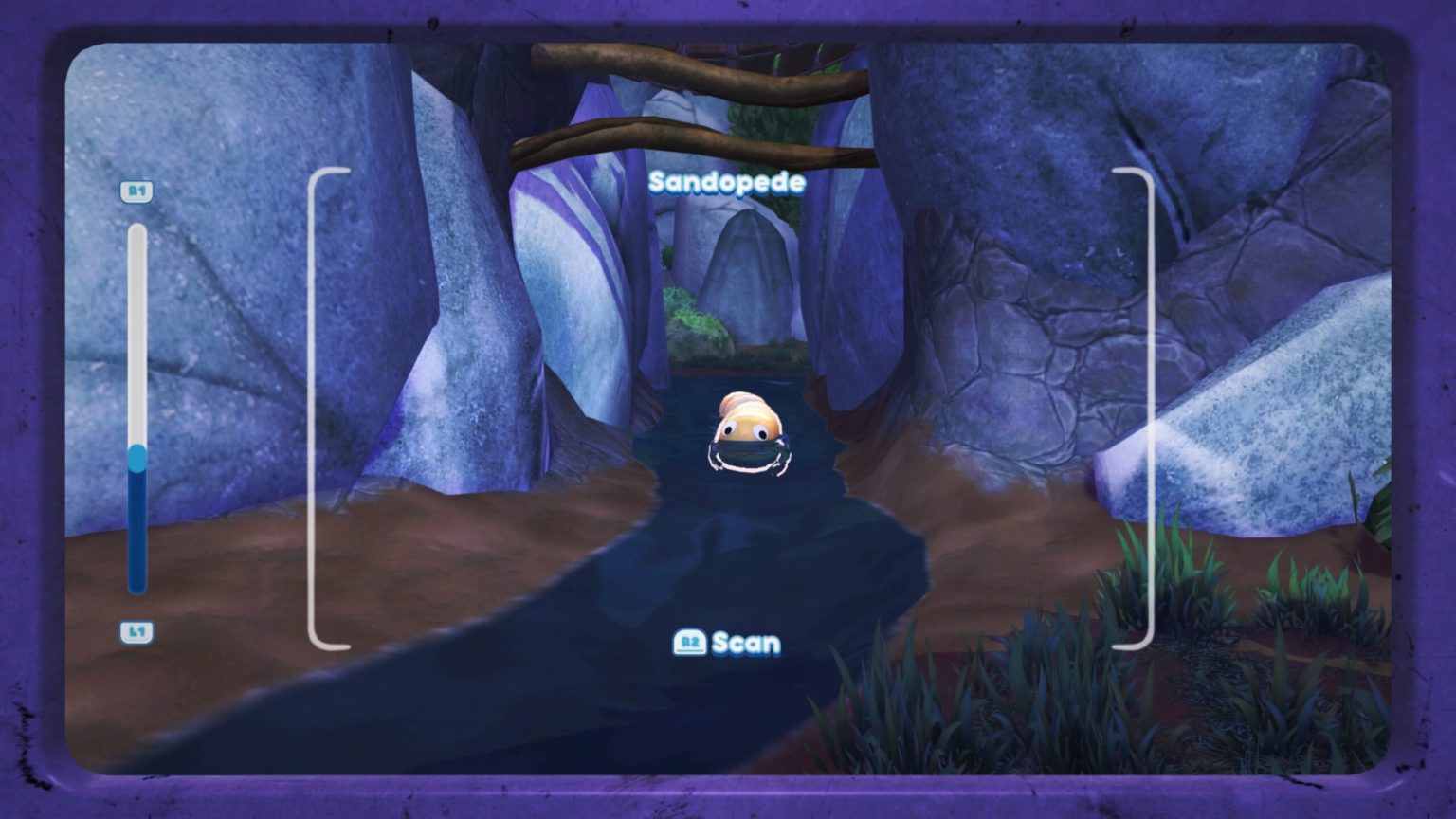Select the Scan button

[726, 643]
